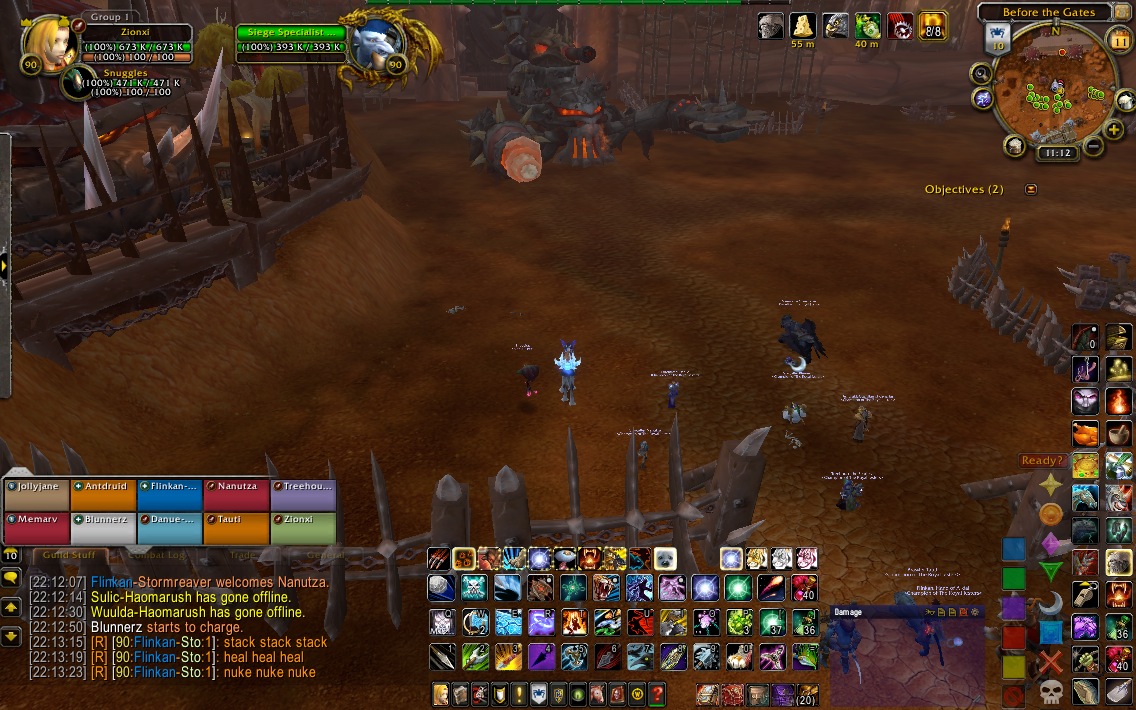The image size is (1136, 710).
Task: Click the cheese buff icon
Action: 802,26
